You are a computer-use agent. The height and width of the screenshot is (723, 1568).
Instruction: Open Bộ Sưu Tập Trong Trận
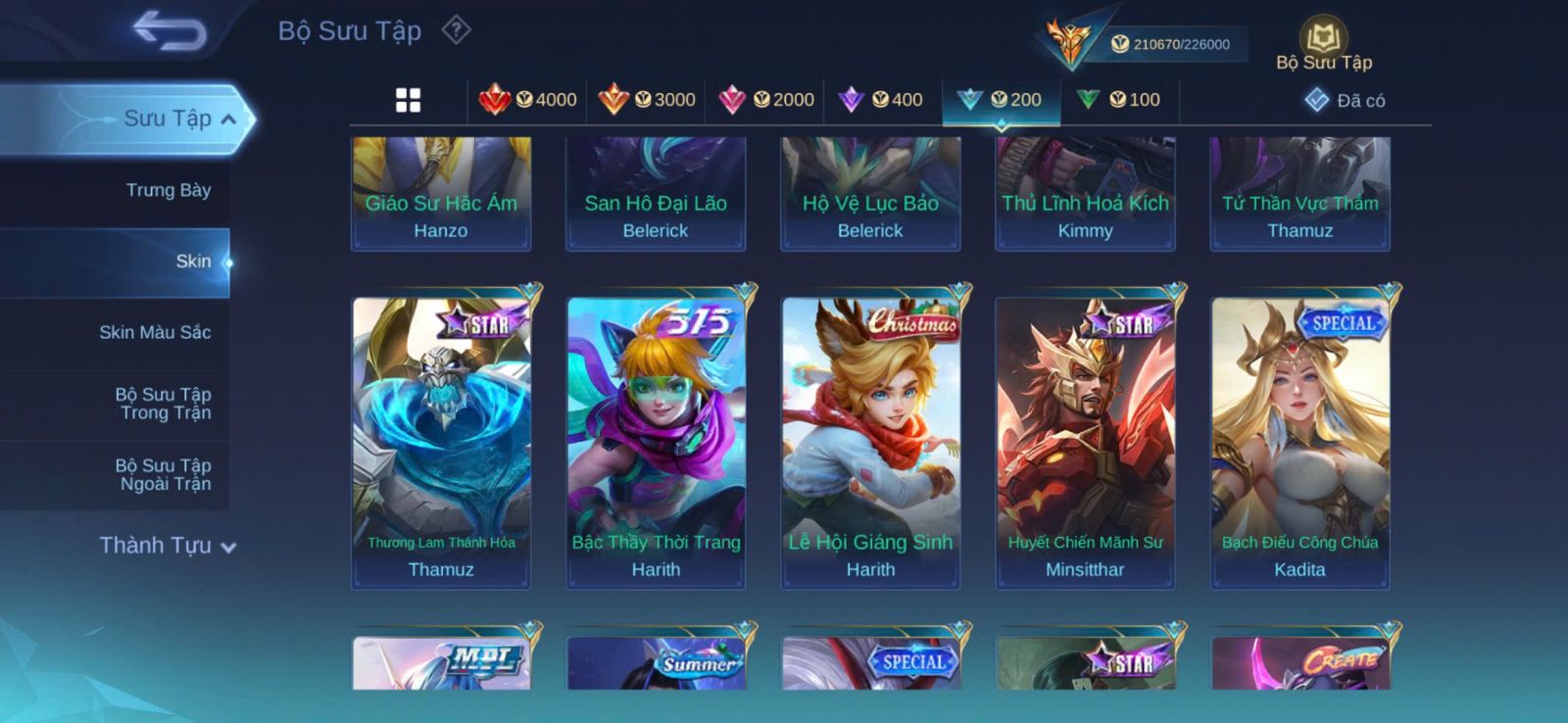click(x=163, y=404)
